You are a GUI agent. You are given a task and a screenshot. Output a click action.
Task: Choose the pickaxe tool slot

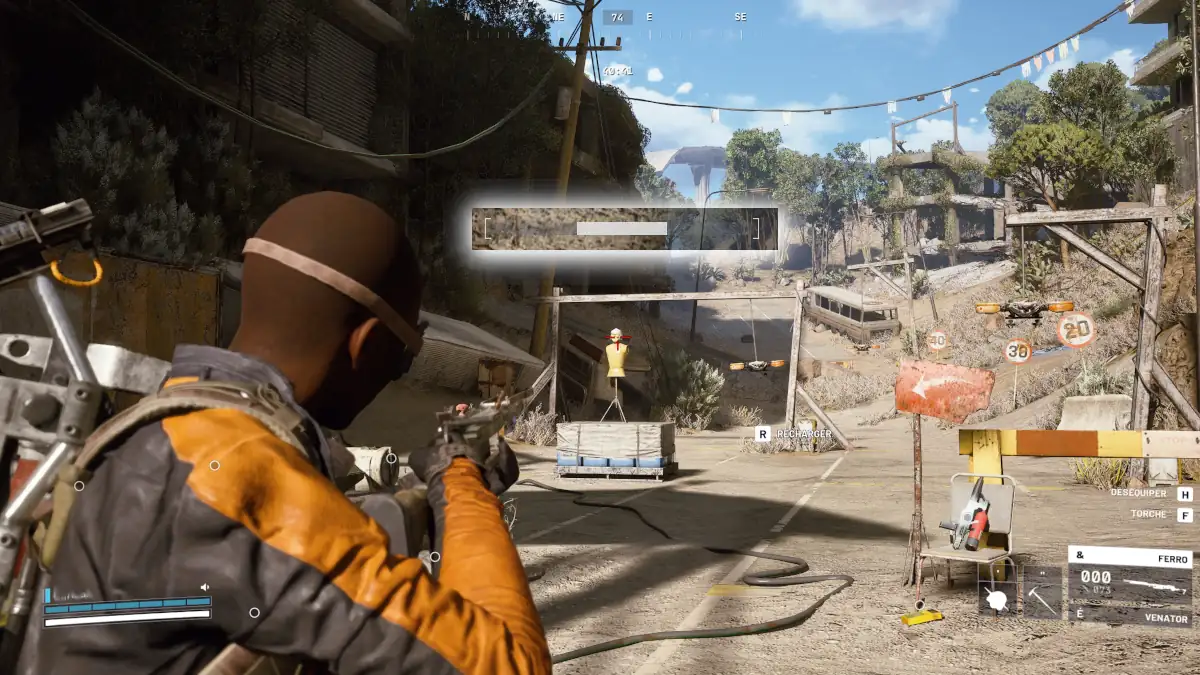1042,597
